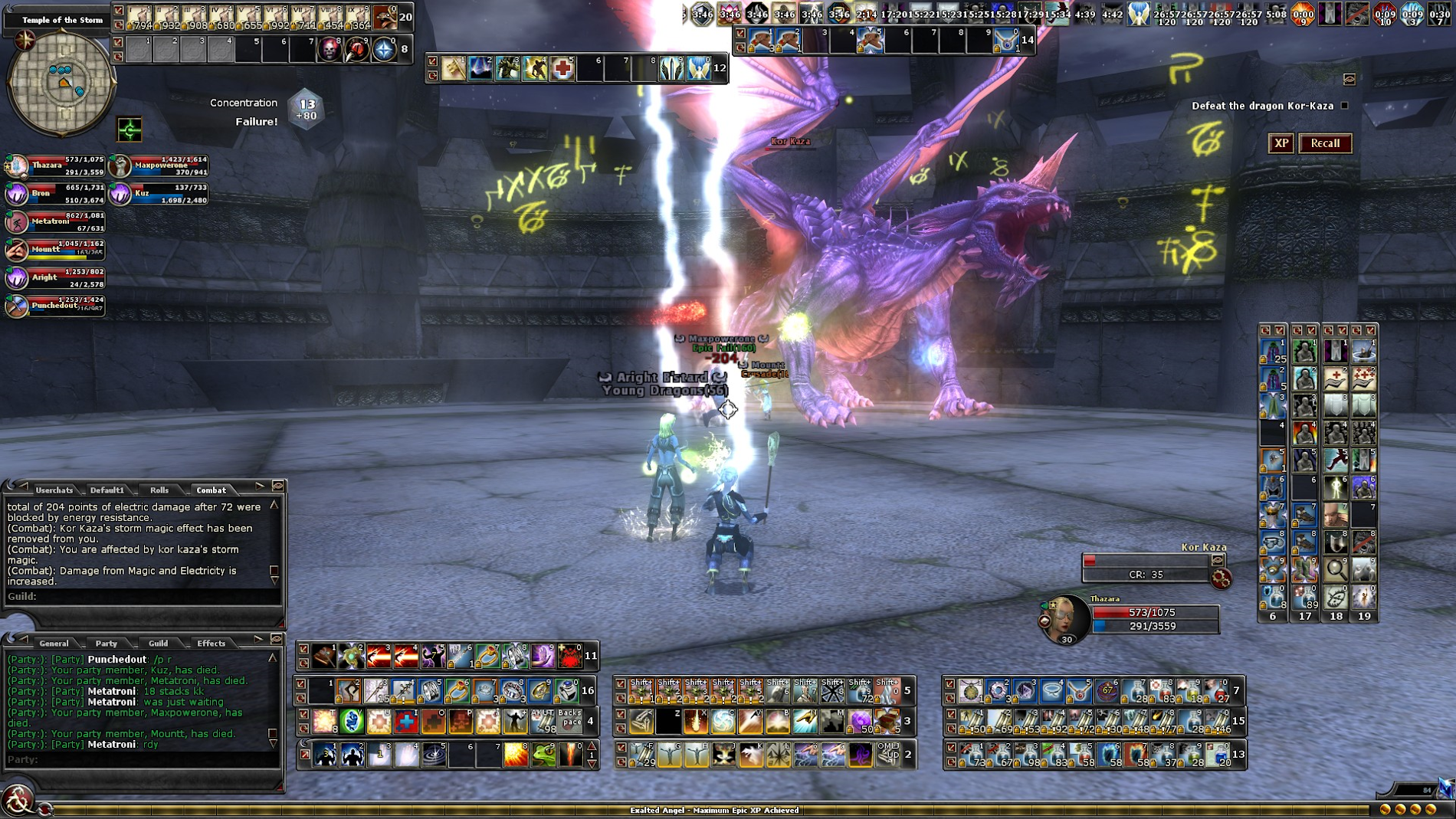The height and width of the screenshot is (819, 1456).
Task: Open the Rolls chat tab
Action: pyautogui.click(x=159, y=490)
